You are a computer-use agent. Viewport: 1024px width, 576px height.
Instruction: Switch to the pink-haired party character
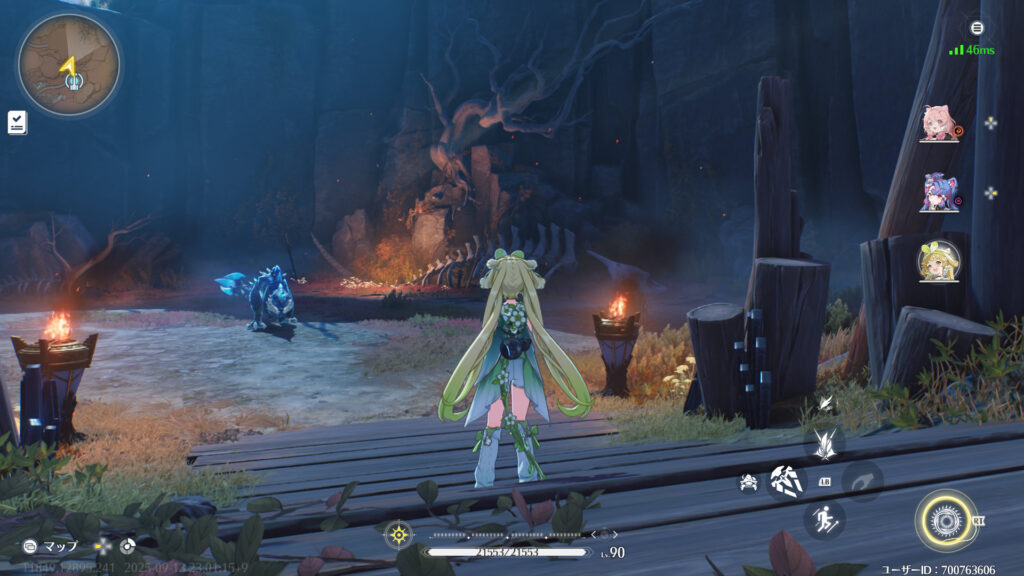tap(939, 122)
